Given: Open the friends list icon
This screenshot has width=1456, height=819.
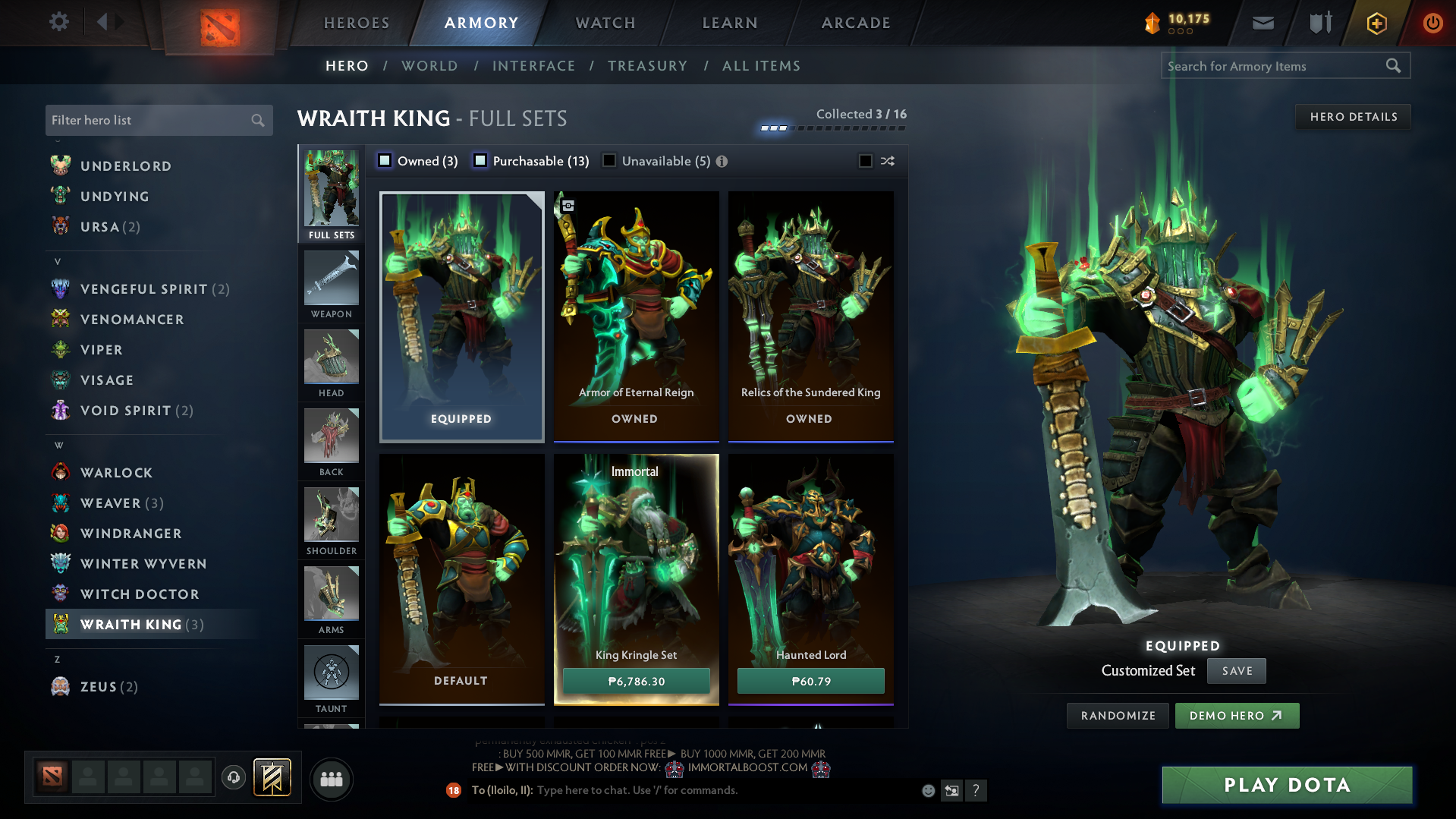Looking at the screenshot, I should click(331, 779).
